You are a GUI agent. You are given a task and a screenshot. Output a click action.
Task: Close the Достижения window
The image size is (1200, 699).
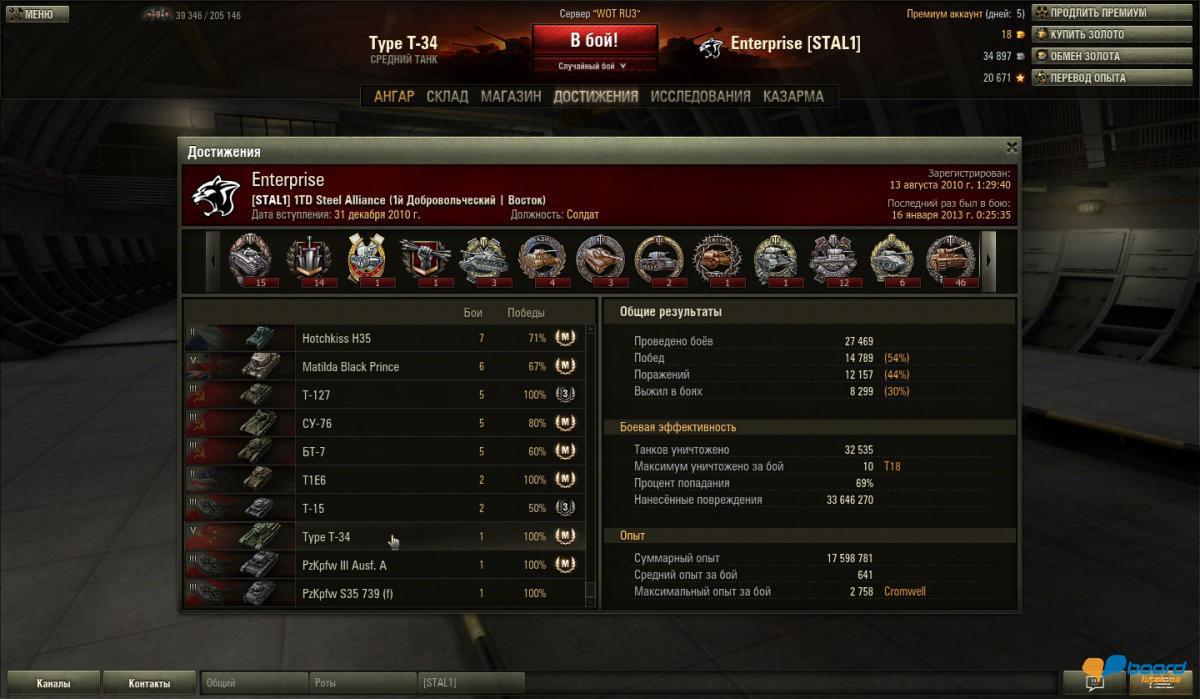[x=1011, y=147]
